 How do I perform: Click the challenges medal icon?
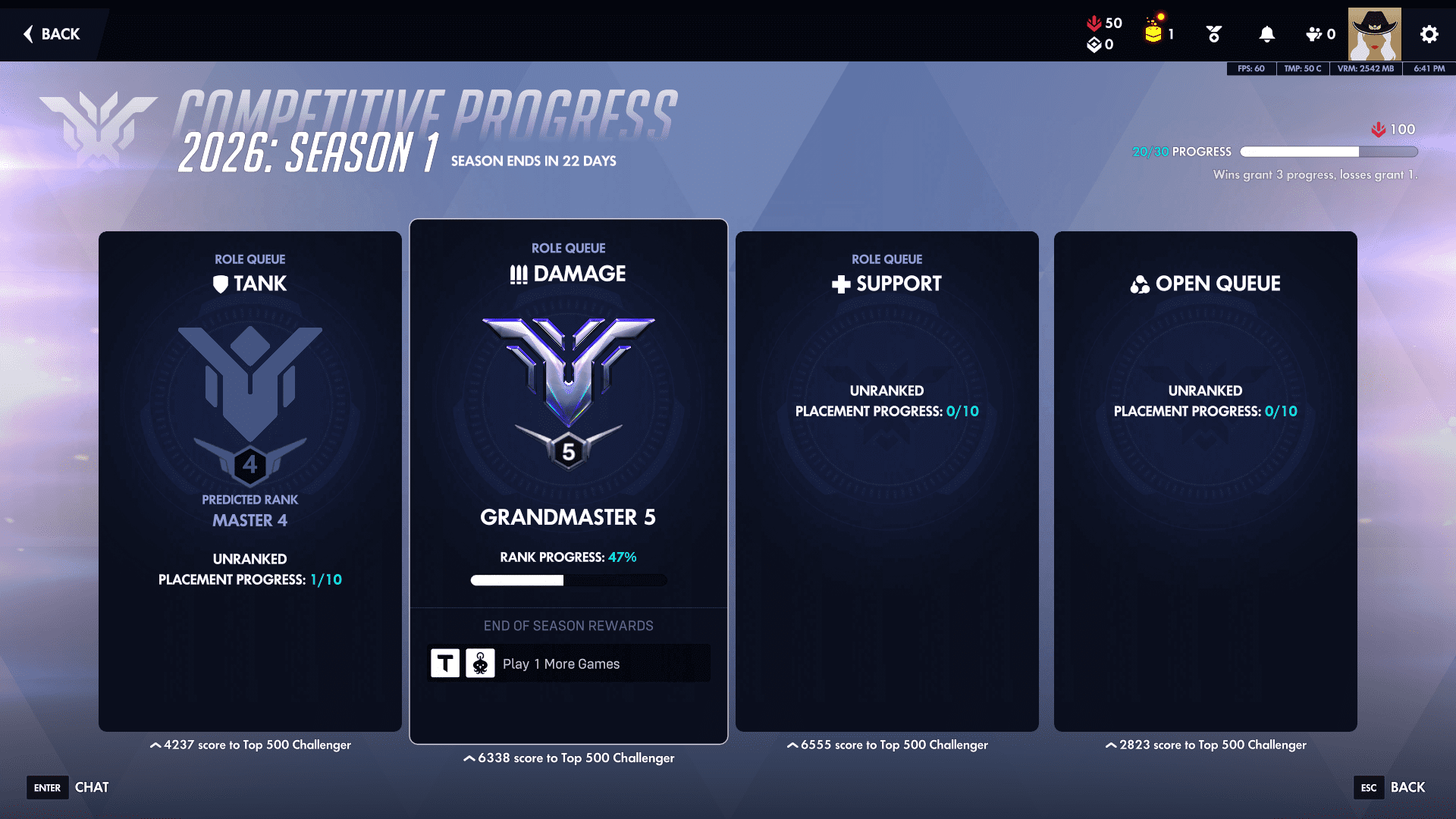coord(1213,34)
